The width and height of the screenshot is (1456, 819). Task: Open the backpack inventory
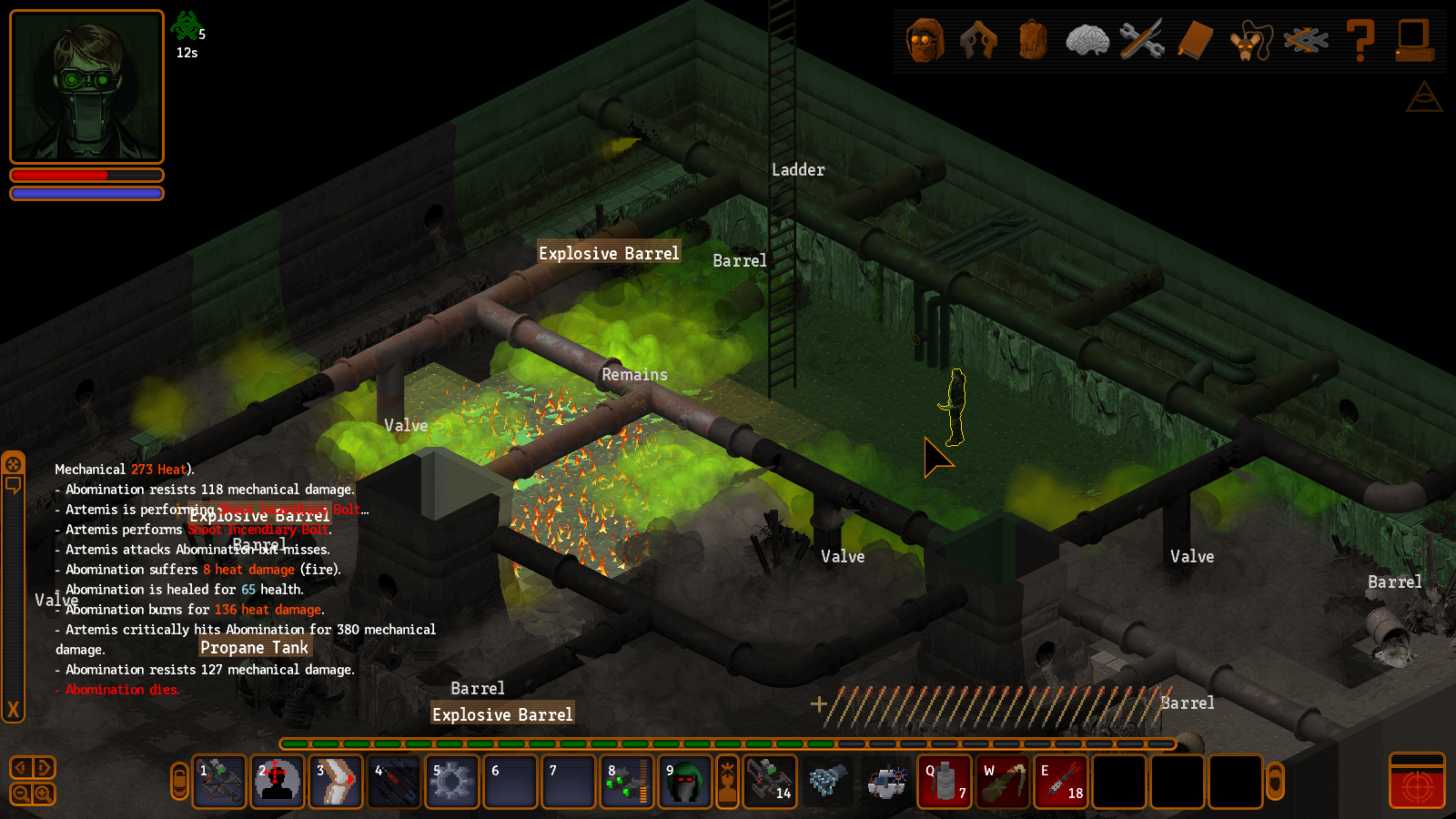tap(1033, 41)
